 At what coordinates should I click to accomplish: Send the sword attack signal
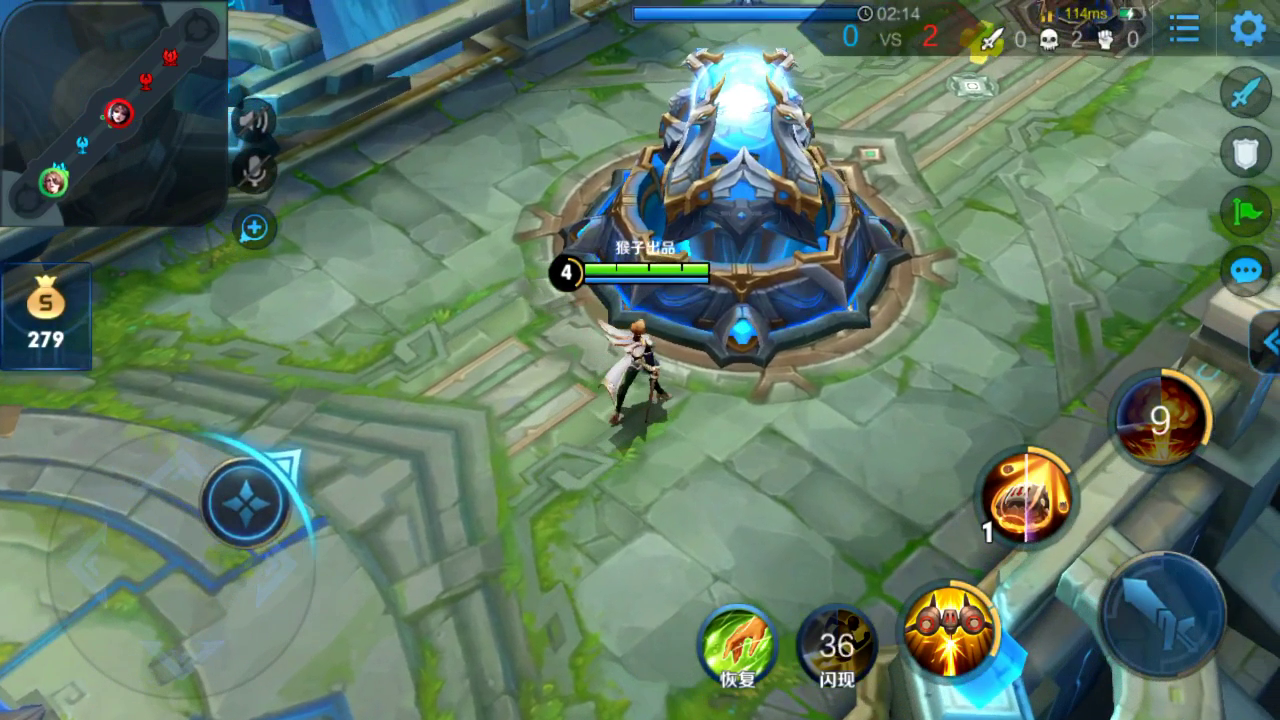[1245, 94]
